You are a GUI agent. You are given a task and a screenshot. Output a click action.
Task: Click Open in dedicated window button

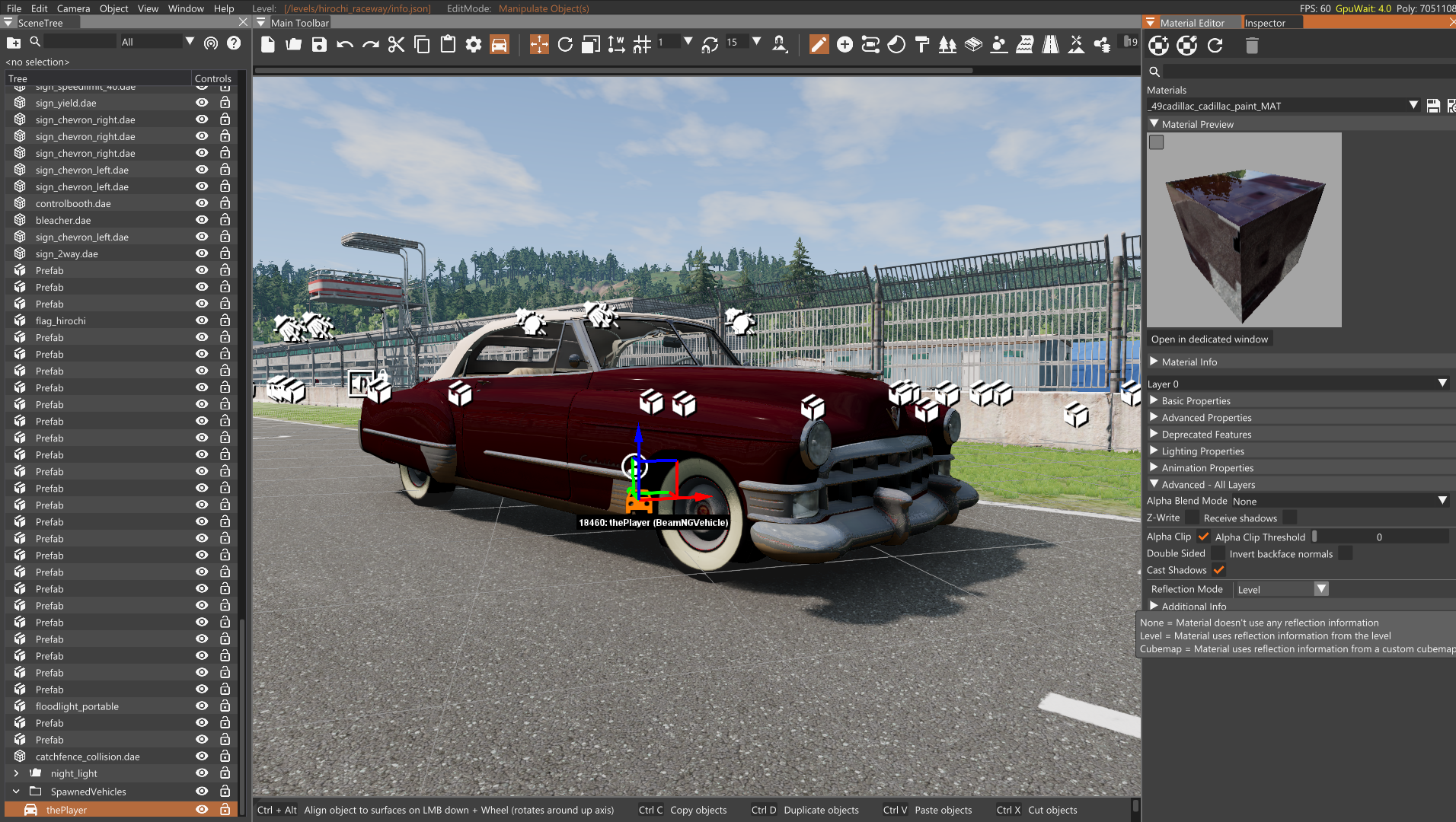pos(1209,339)
